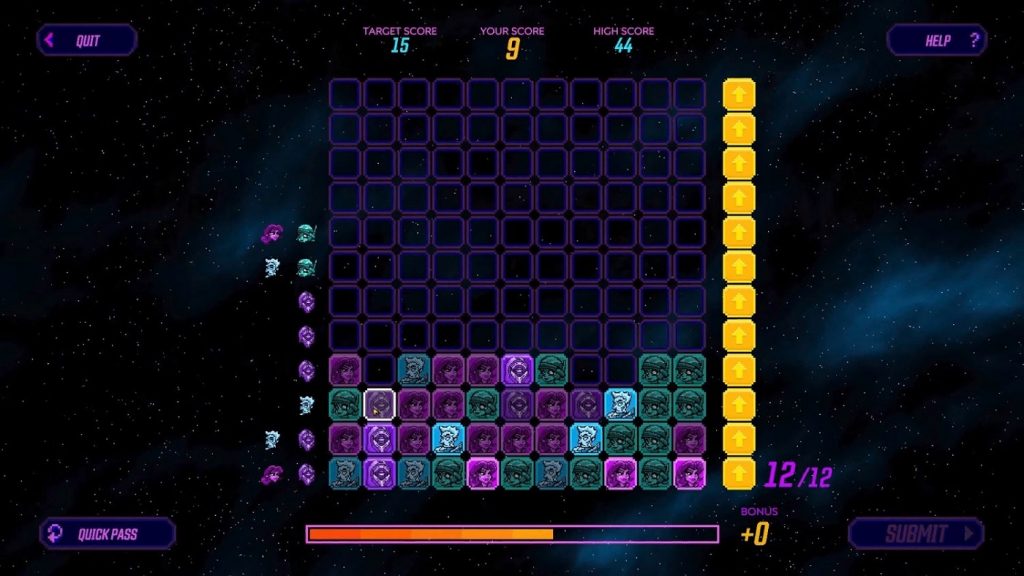The image size is (1024, 576).
Task: Open the Help screen
Action: coord(937,41)
